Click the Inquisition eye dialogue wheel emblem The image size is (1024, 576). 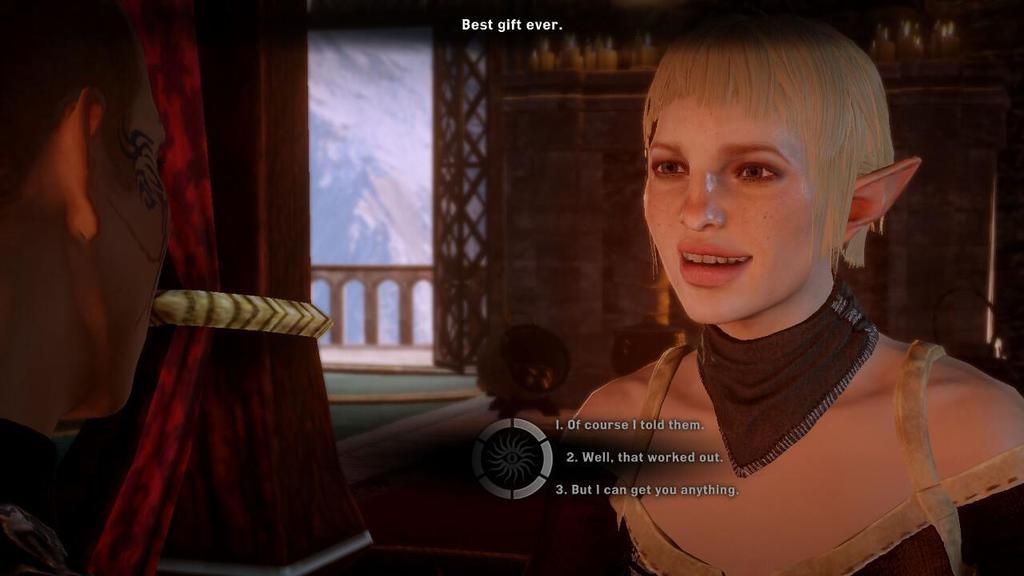[x=512, y=458]
